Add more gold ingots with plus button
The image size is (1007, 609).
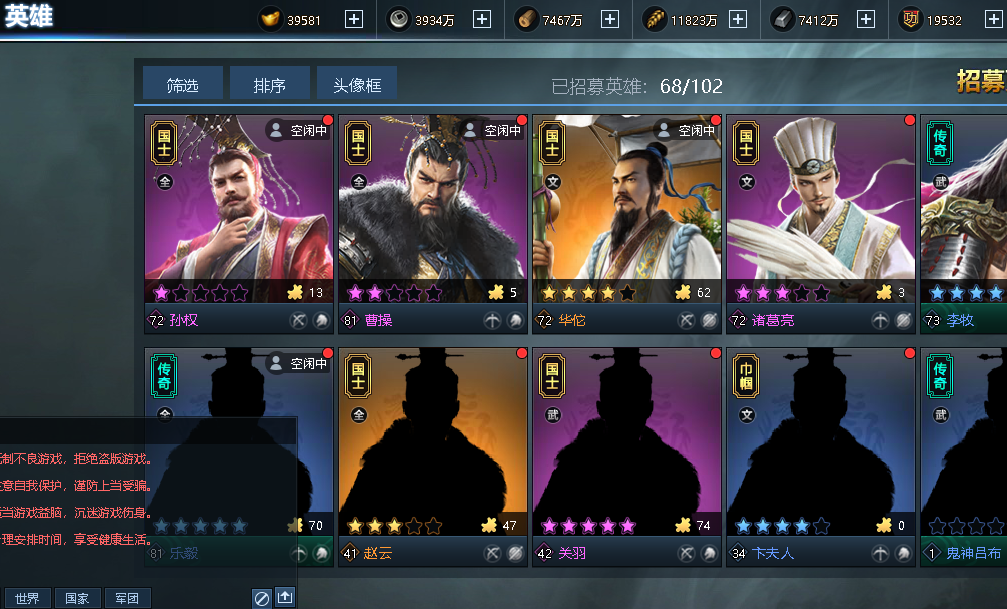tap(354, 19)
